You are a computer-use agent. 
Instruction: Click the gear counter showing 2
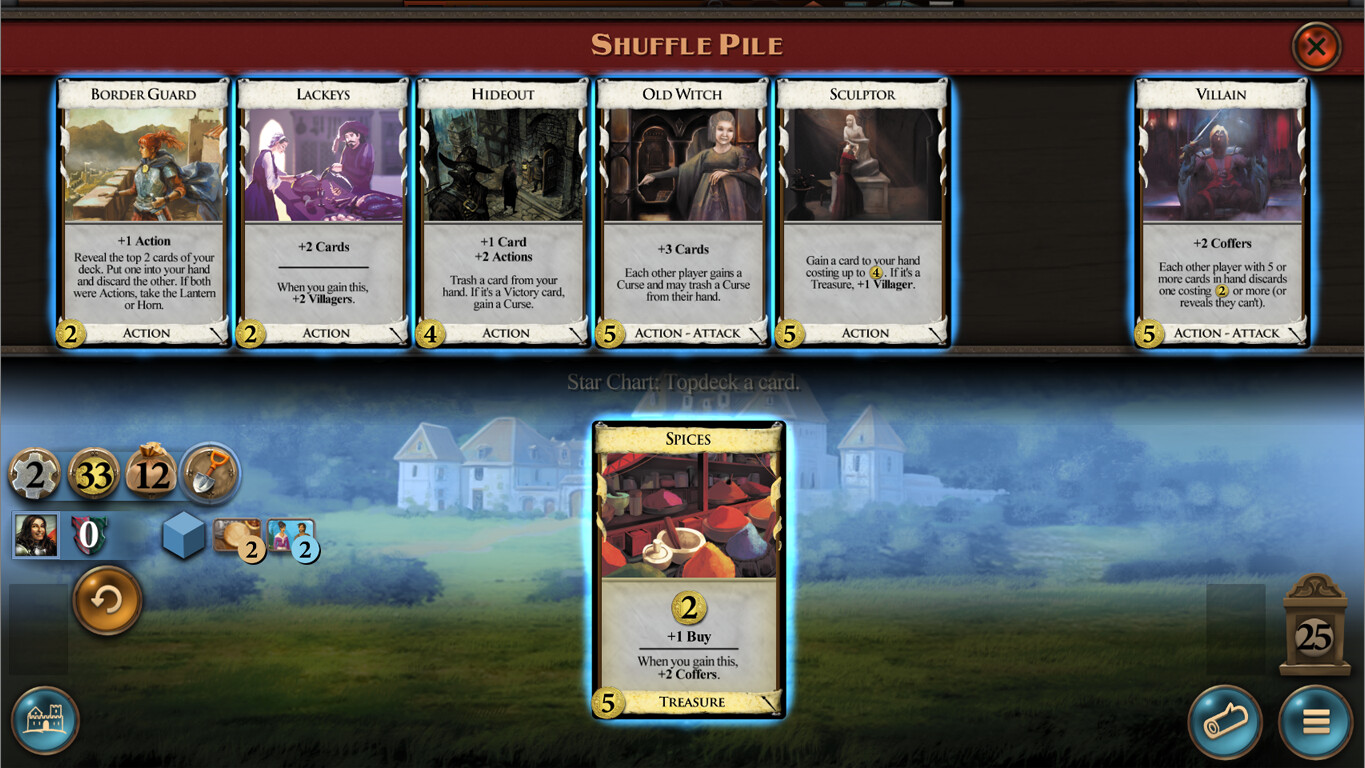pyautogui.click(x=36, y=470)
